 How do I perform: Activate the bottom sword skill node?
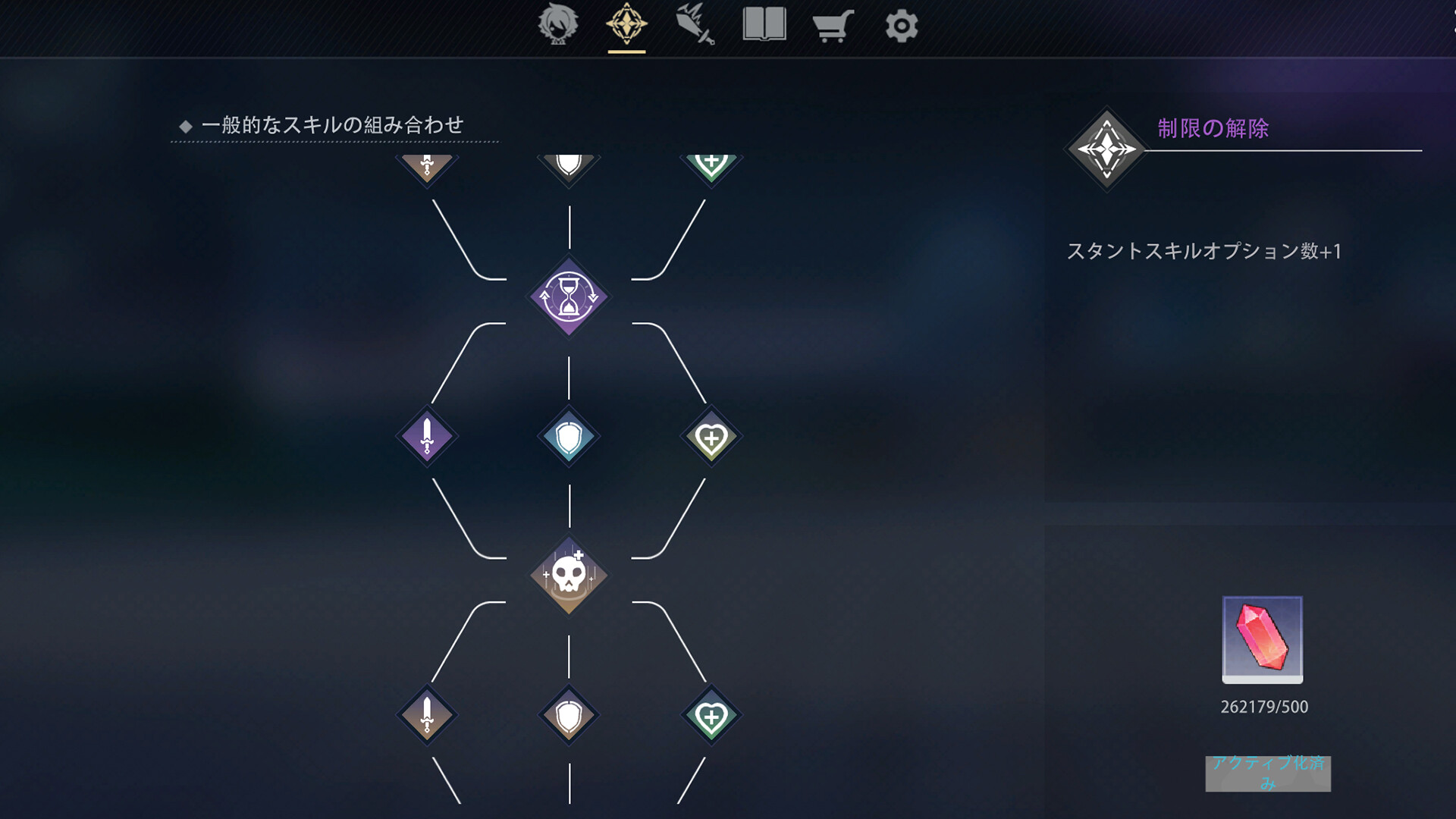tap(427, 716)
